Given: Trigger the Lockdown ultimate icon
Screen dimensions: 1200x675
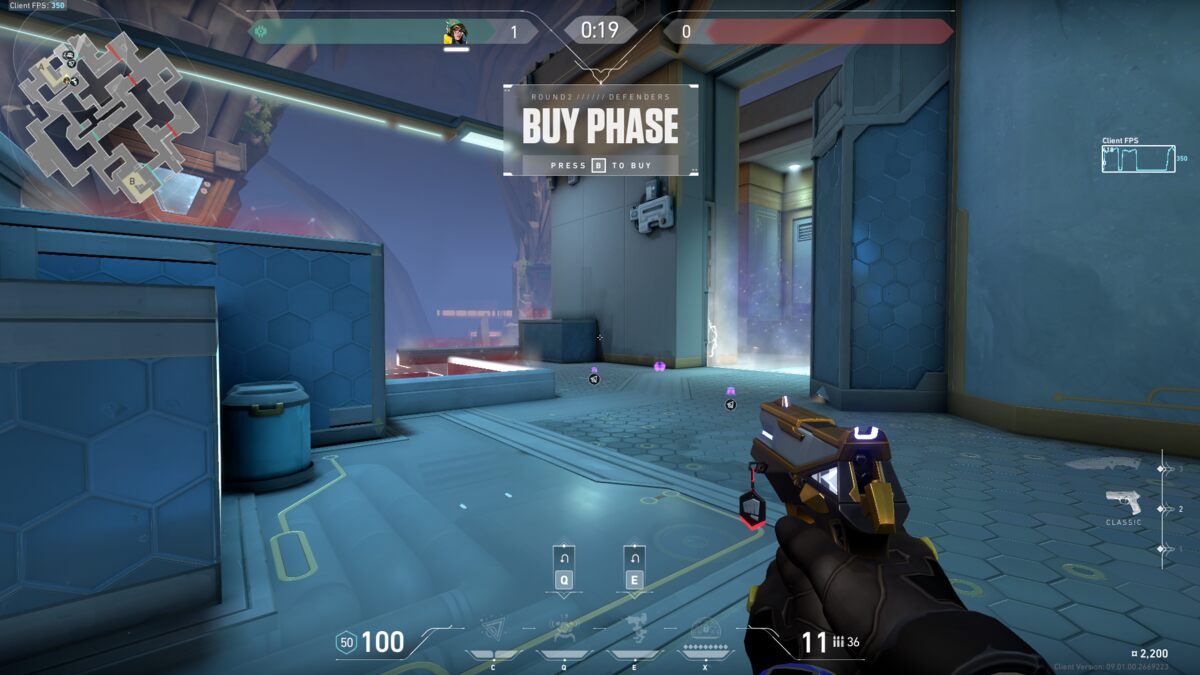Looking at the screenshot, I should [x=705, y=628].
